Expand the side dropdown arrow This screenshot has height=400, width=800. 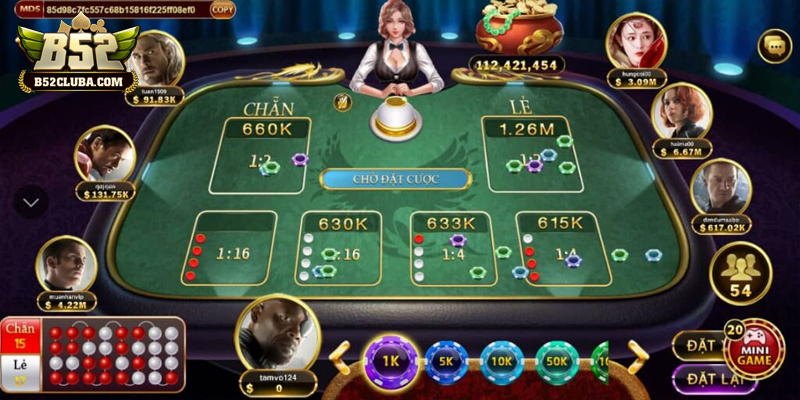coord(31,202)
